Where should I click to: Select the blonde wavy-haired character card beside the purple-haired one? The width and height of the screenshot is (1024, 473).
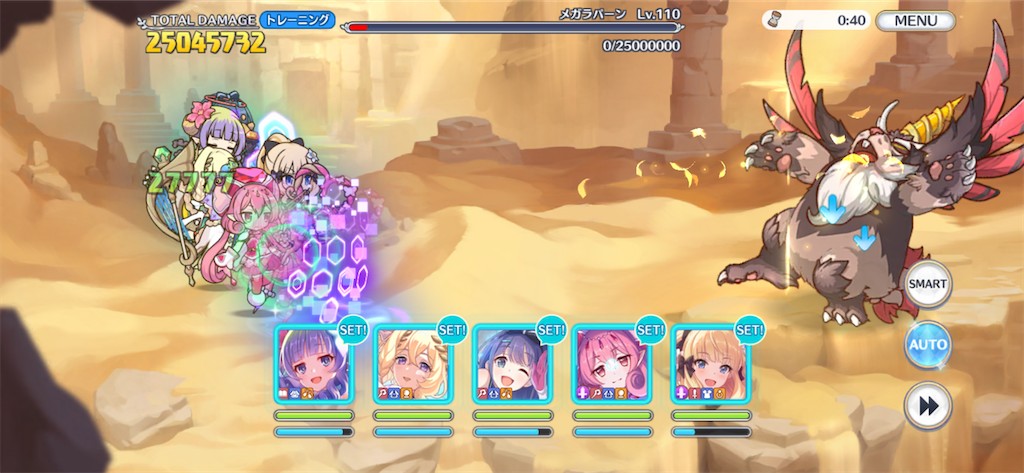413,362
